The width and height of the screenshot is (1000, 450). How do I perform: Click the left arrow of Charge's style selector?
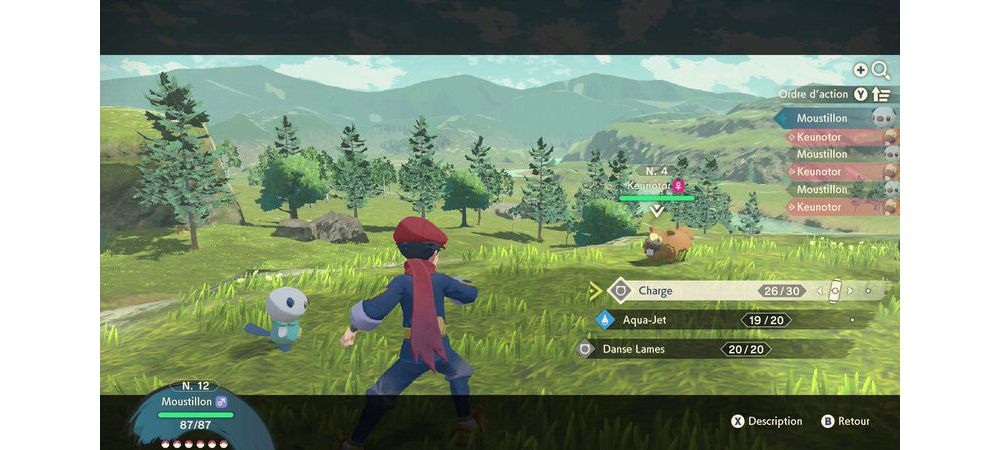coord(820,291)
